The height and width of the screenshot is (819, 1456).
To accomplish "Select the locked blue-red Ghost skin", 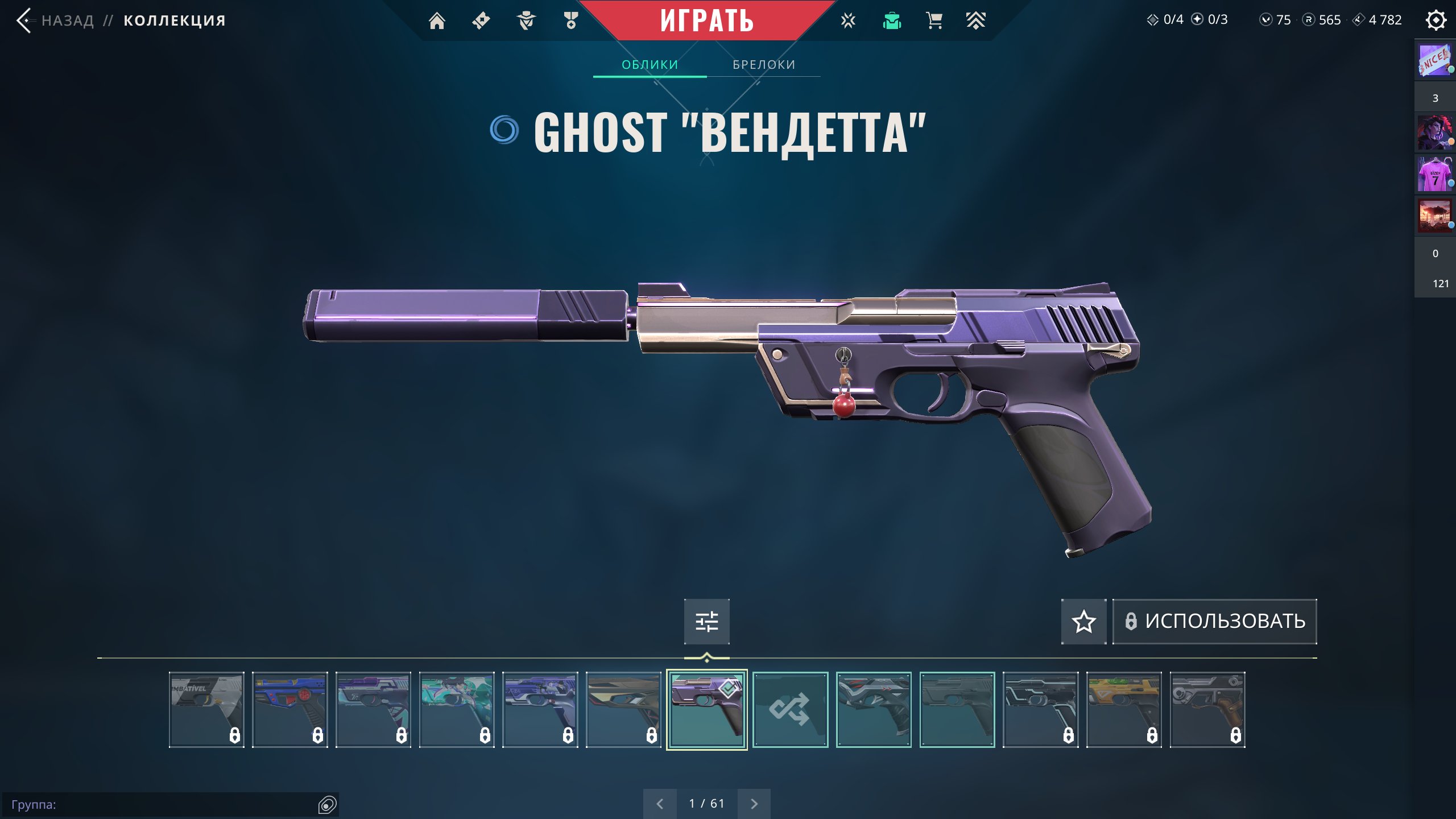I will [x=289, y=709].
